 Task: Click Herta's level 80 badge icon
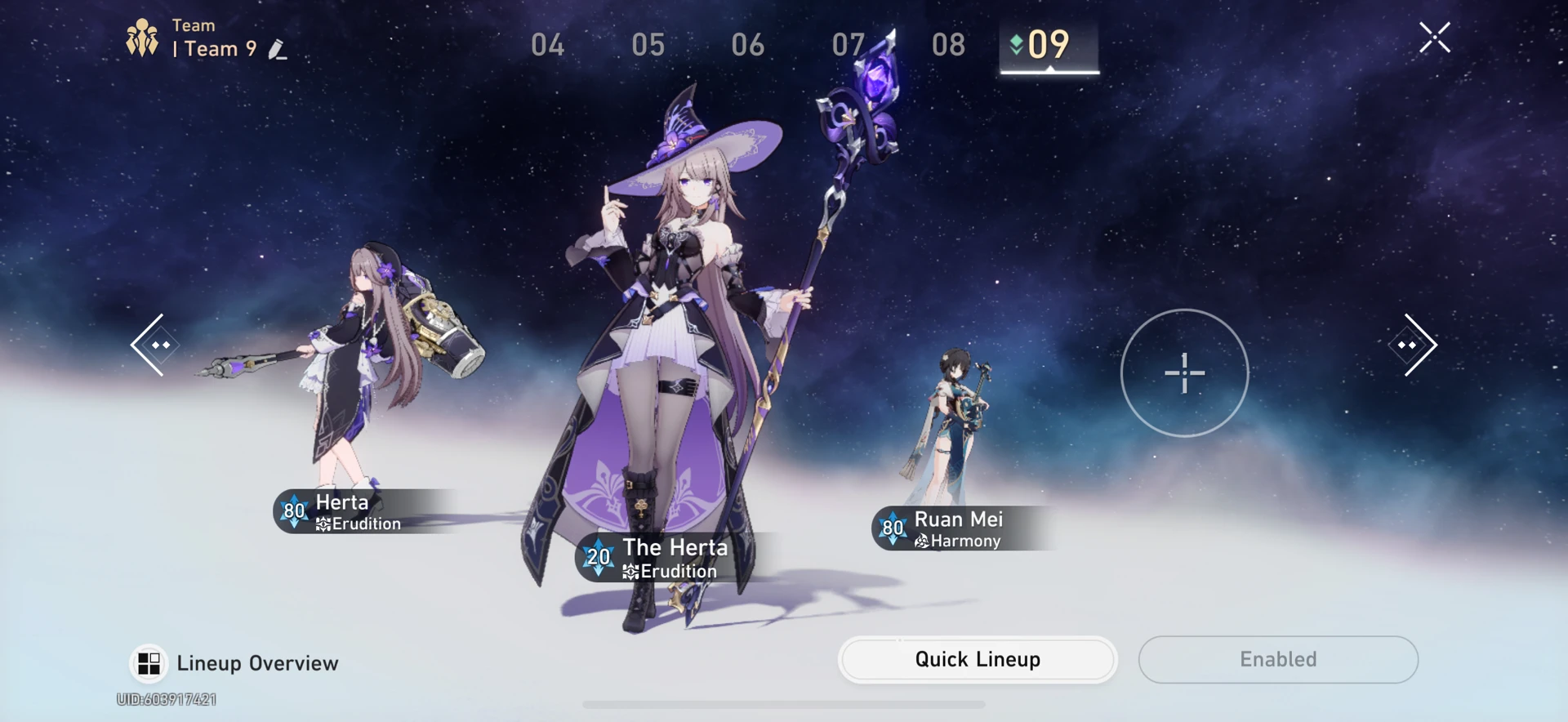point(293,512)
